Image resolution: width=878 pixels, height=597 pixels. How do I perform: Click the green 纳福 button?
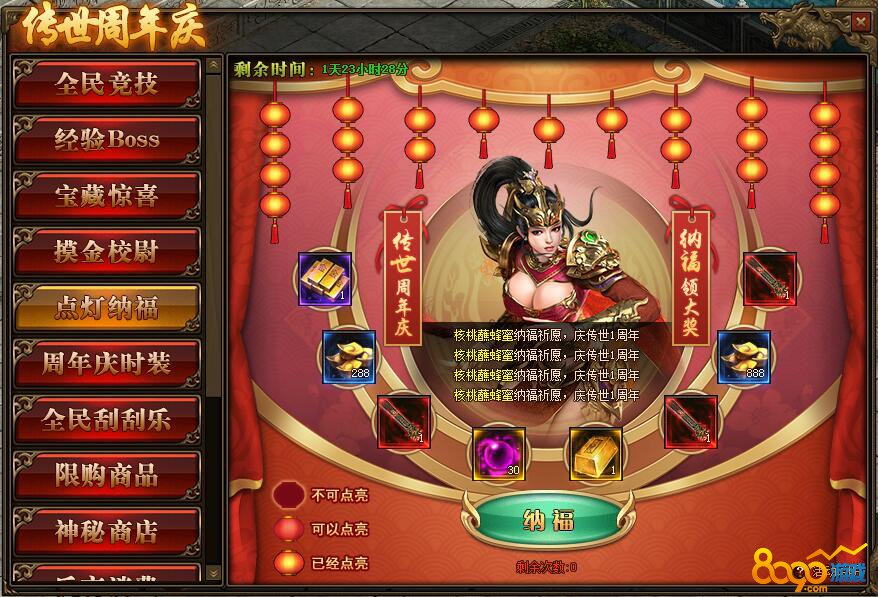547,520
